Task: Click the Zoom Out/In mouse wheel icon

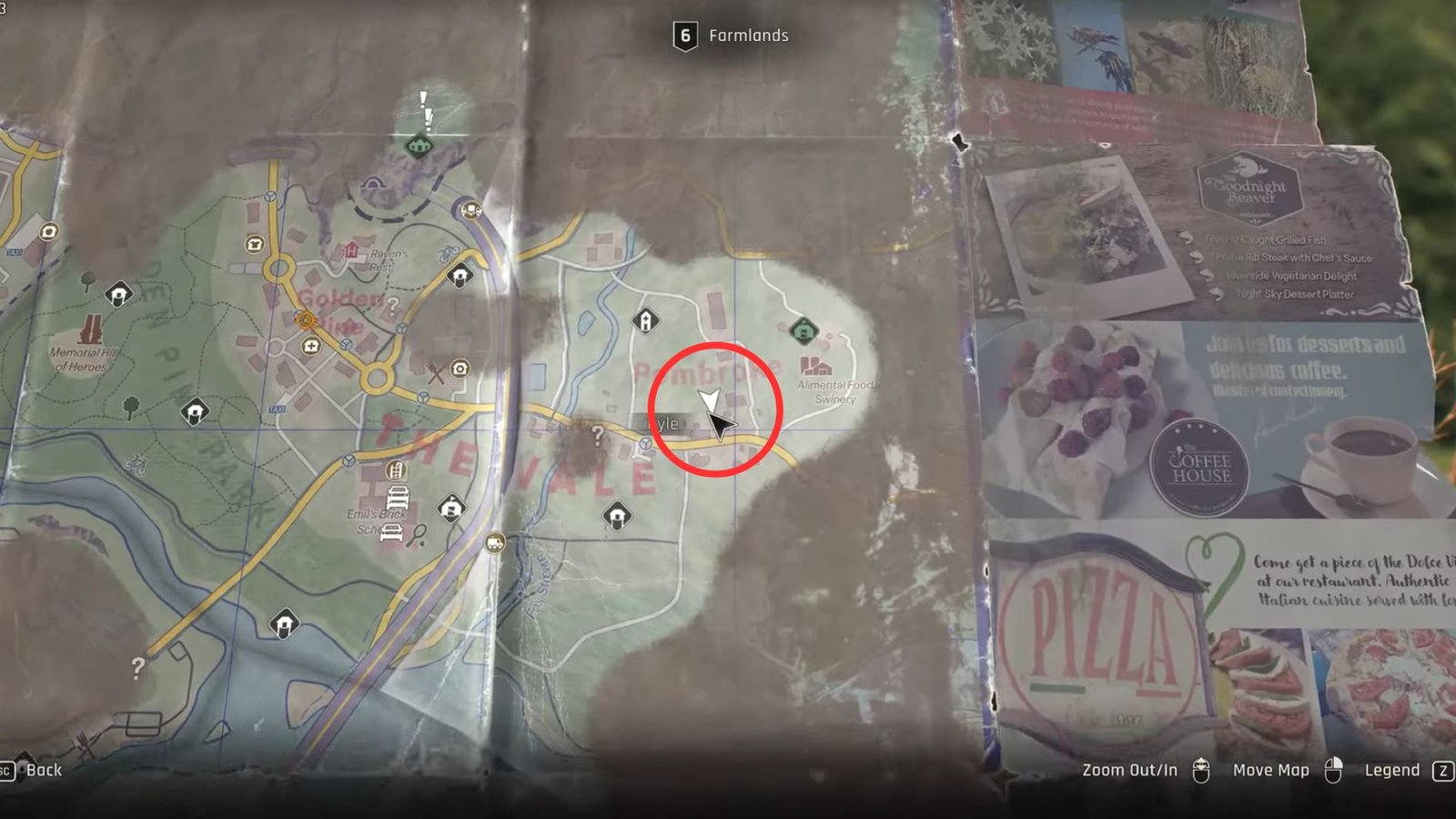Action: pyautogui.click(x=1201, y=769)
